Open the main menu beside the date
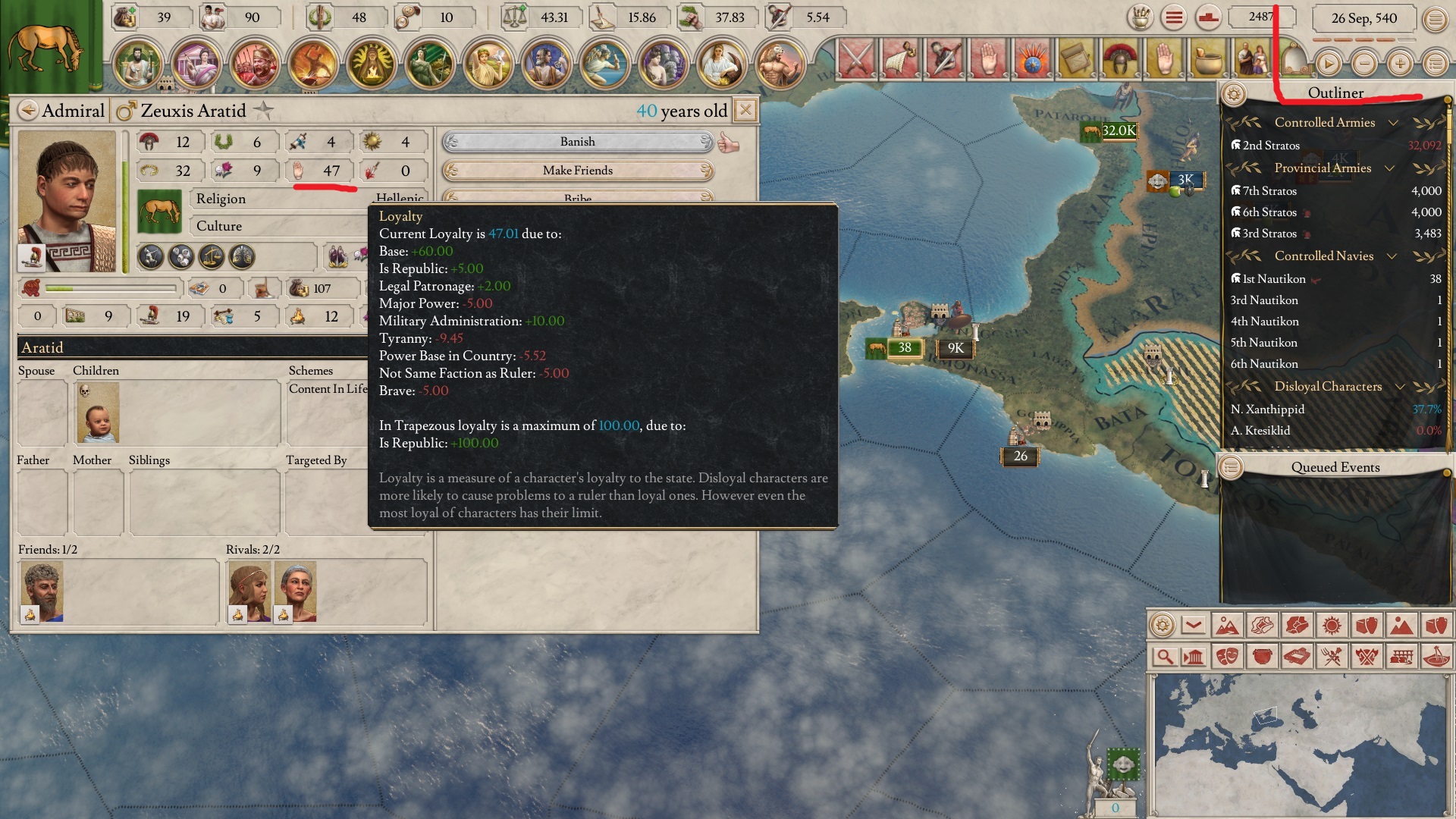Viewport: 1456px width, 819px height. (1435, 19)
